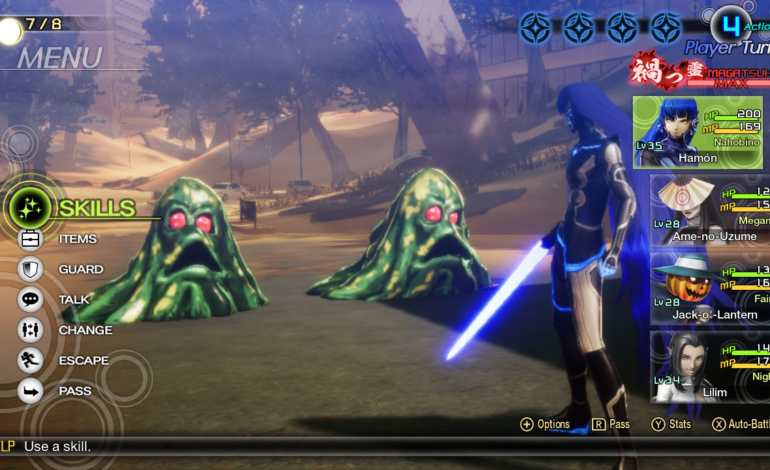The width and height of the screenshot is (770, 470).
Task: Select the Escape command
Action: pos(82,360)
